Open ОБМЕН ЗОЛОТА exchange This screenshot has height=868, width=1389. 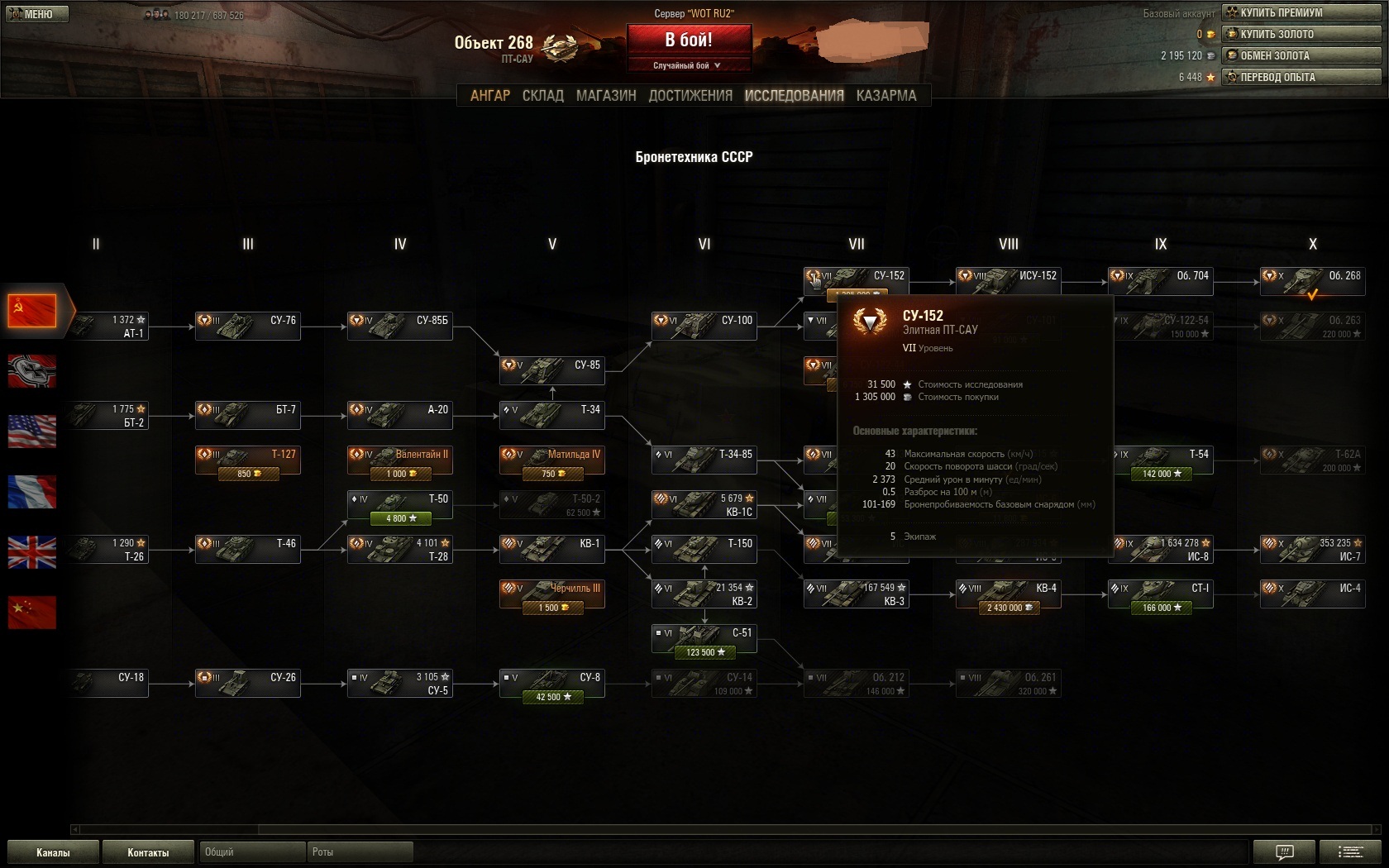coord(1301,55)
